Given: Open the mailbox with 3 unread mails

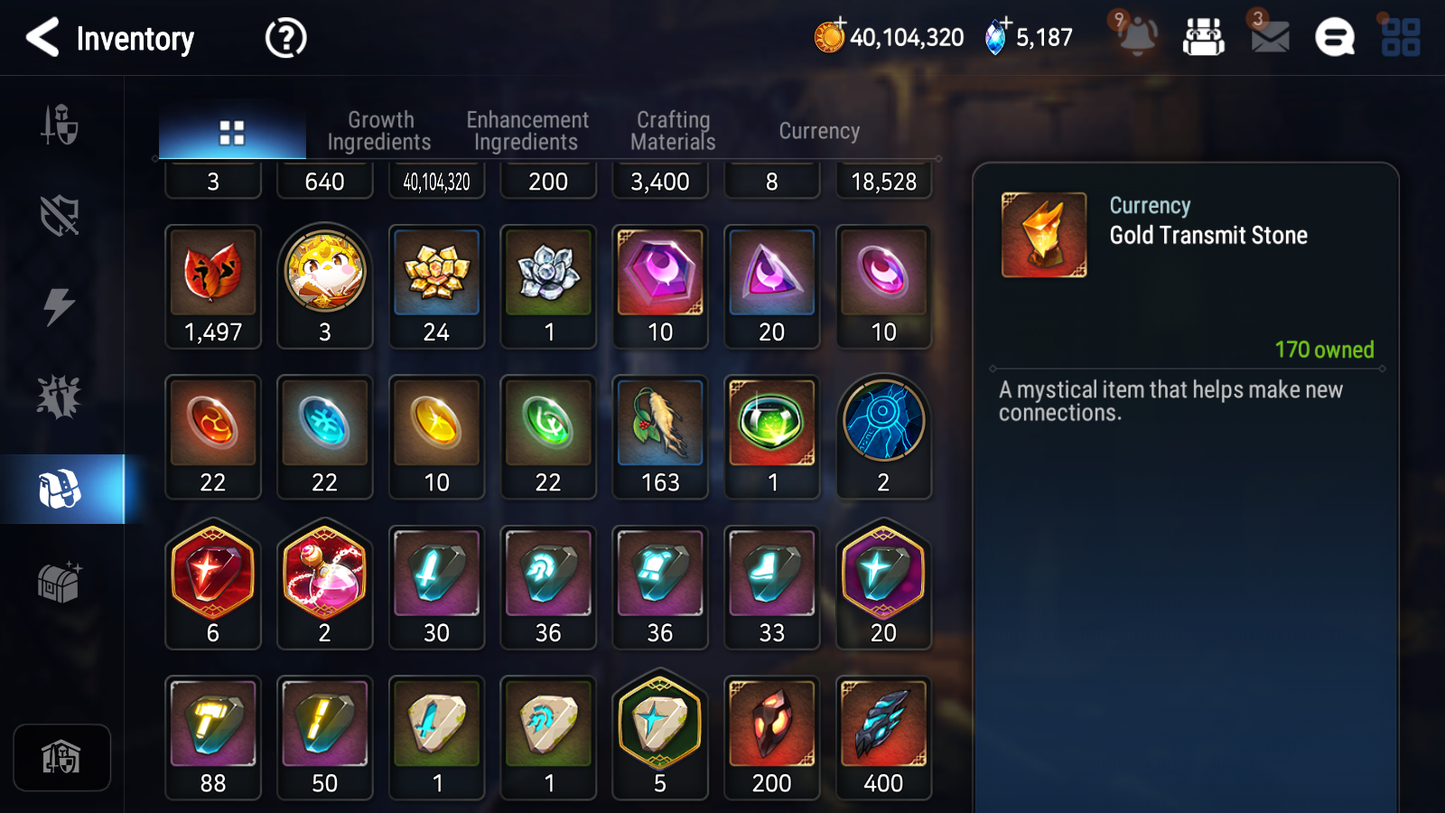Looking at the screenshot, I should point(1268,37).
